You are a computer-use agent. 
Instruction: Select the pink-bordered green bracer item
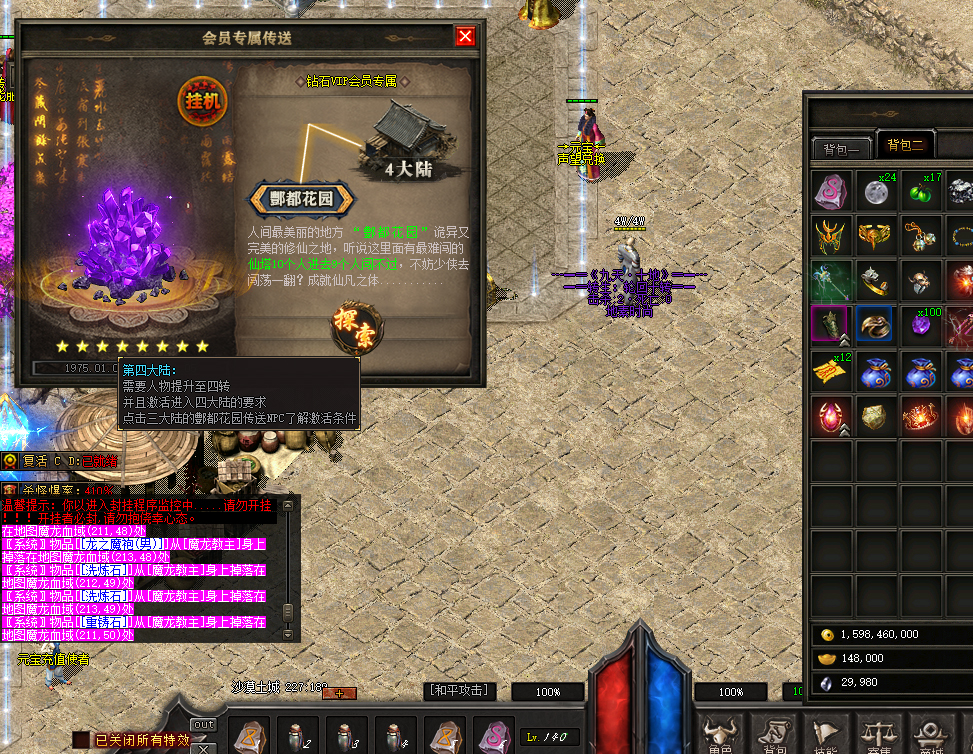(x=832, y=326)
